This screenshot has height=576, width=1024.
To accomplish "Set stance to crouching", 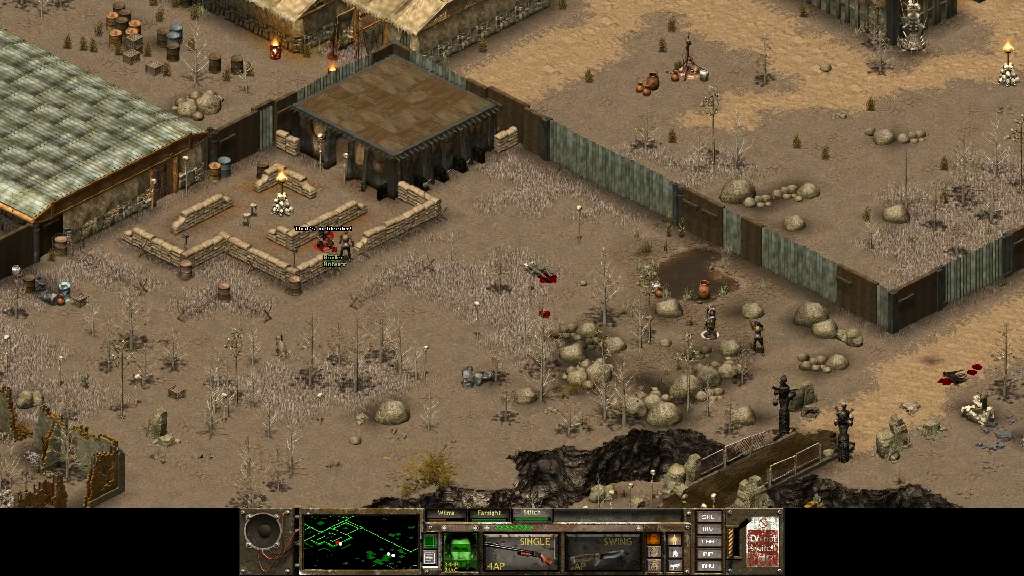I will point(675,552).
